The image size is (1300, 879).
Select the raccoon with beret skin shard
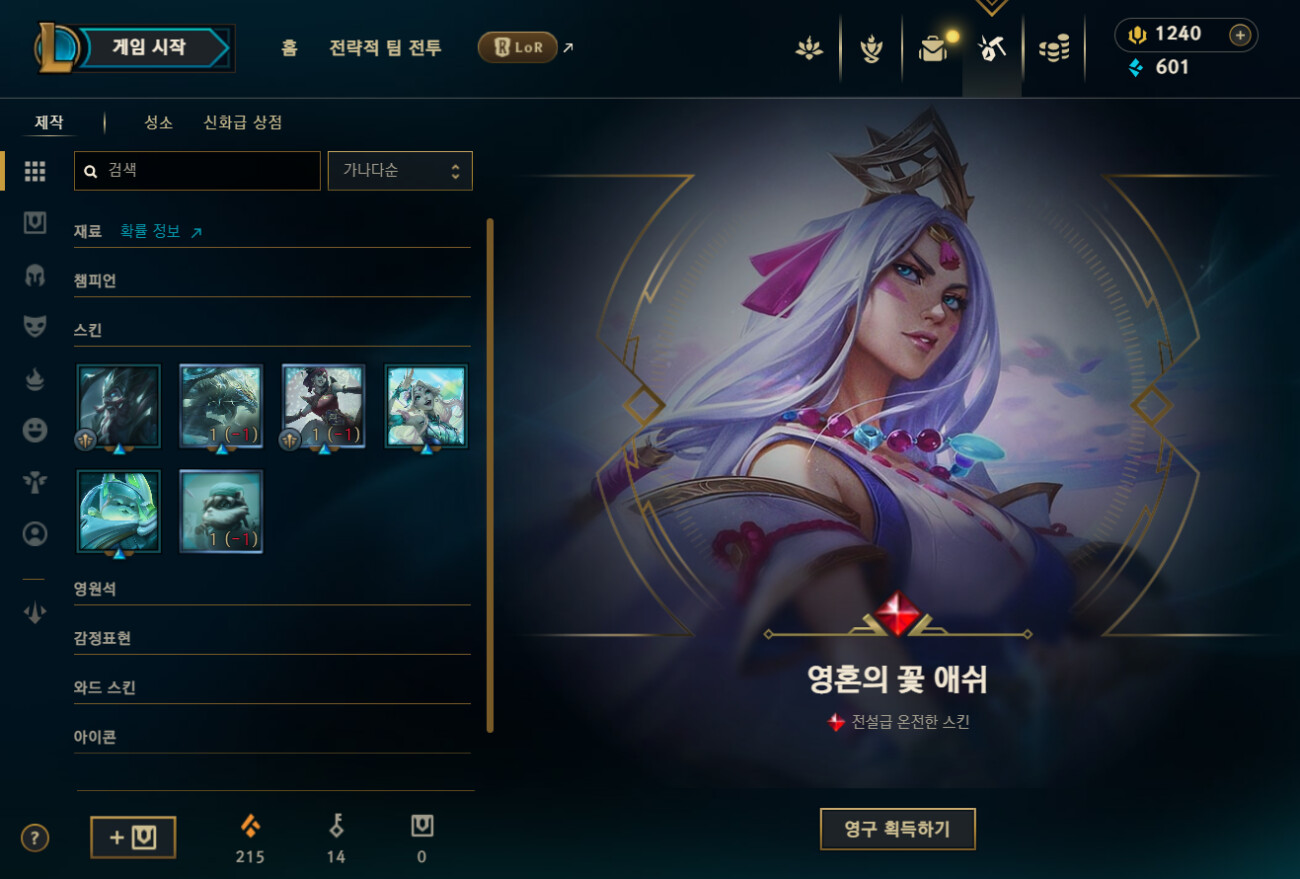[x=221, y=511]
